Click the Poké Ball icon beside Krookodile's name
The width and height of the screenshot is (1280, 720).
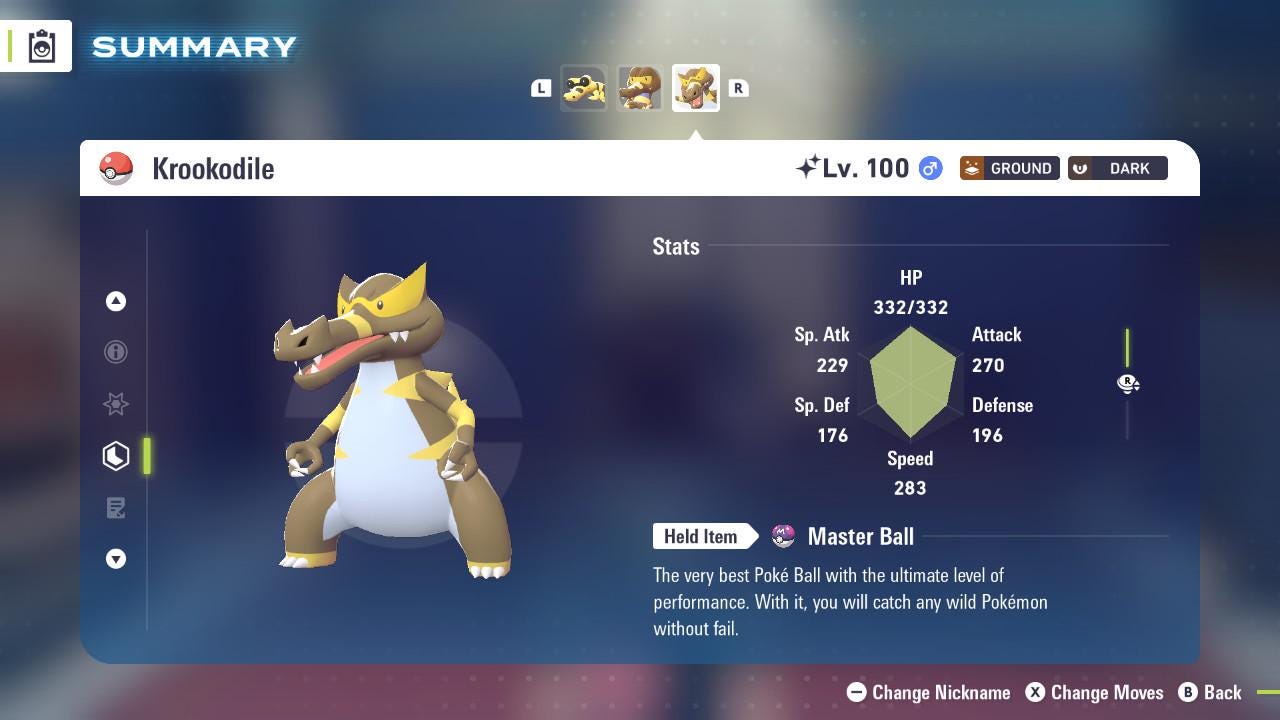(116, 168)
